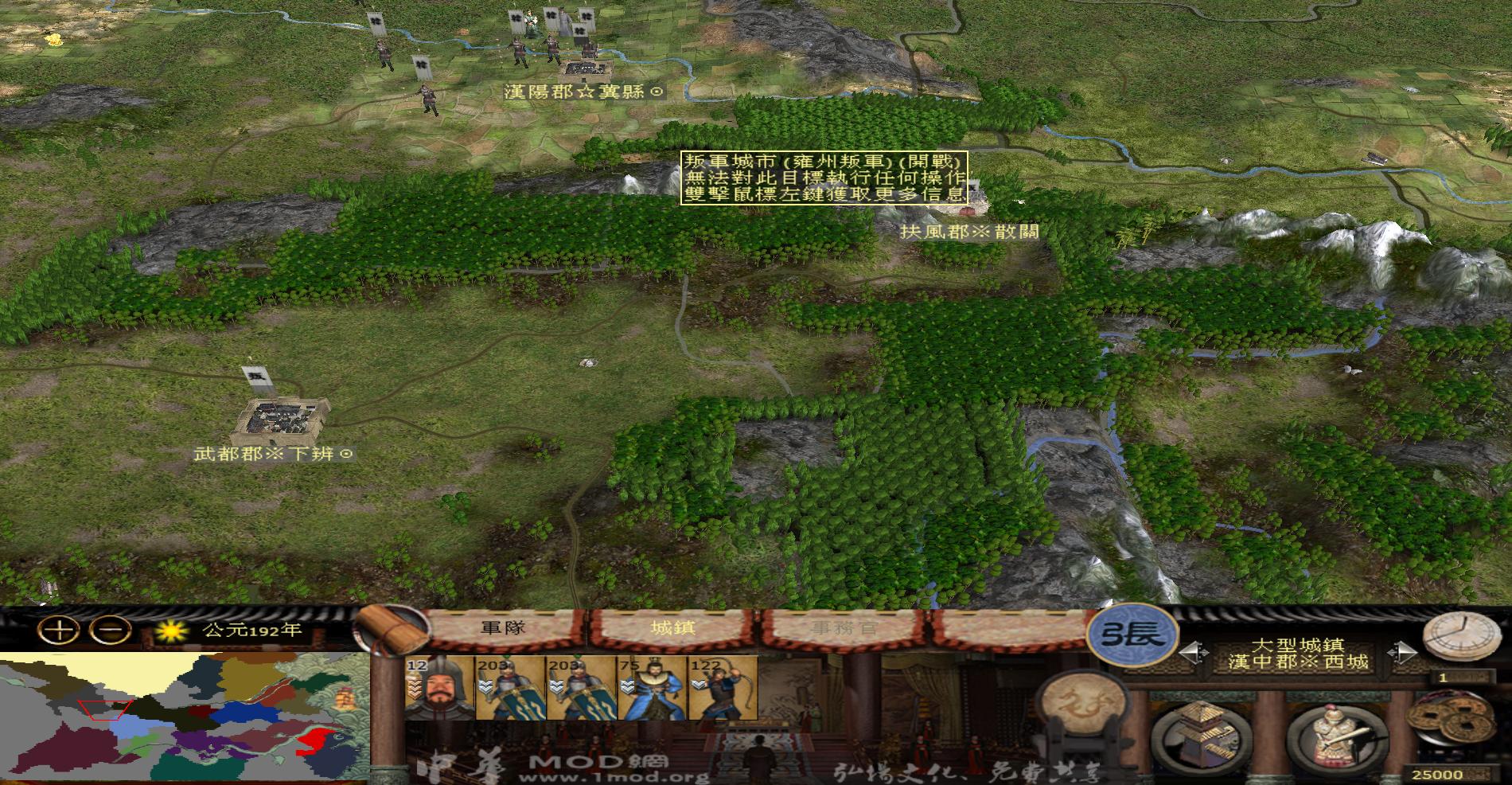This screenshot has height=785, width=1512.
Task: Switch to the 城鎮 settlement tab
Action: click(672, 628)
